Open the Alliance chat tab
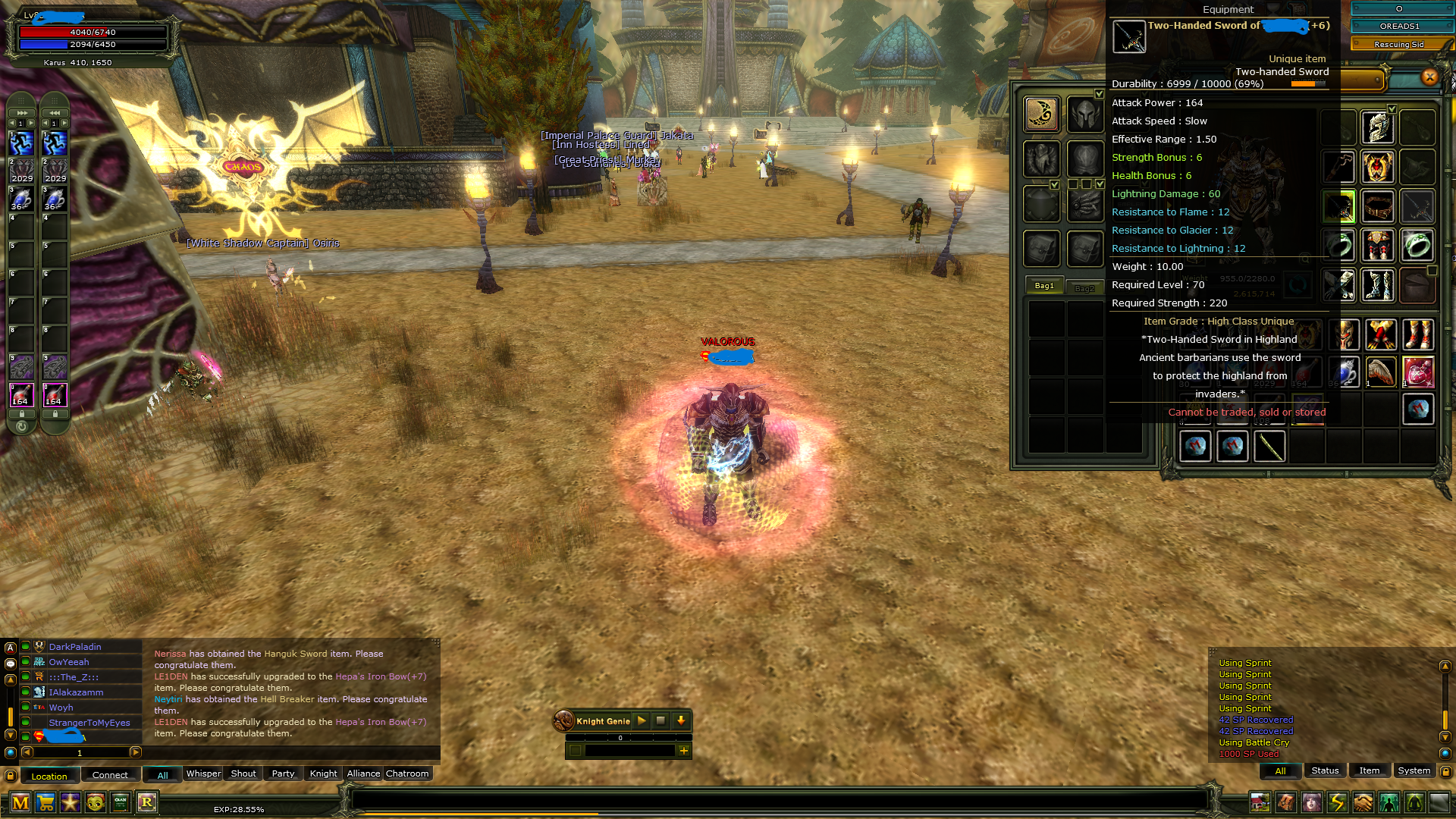 click(363, 773)
